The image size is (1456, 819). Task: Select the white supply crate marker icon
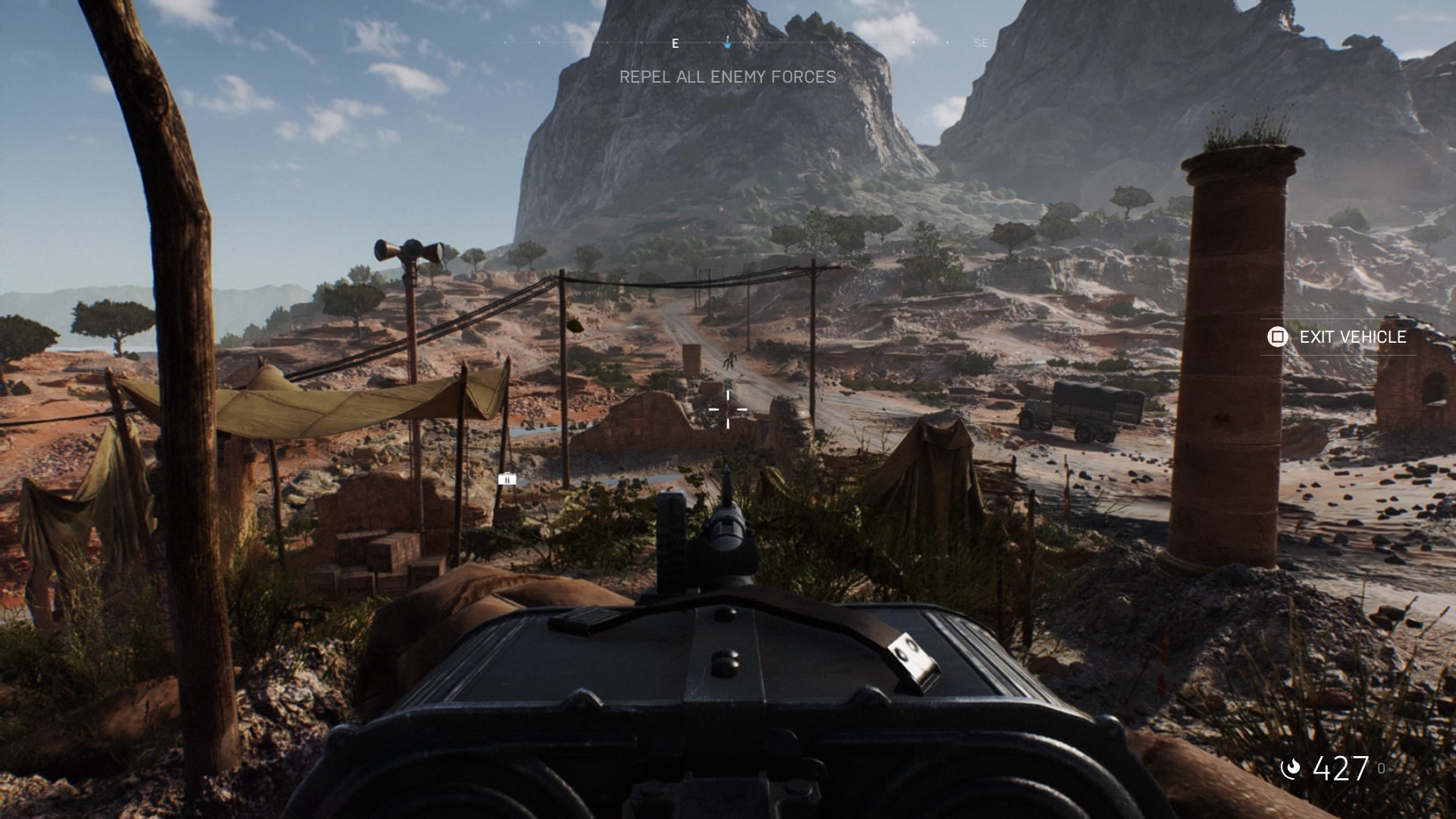tap(507, 479)
